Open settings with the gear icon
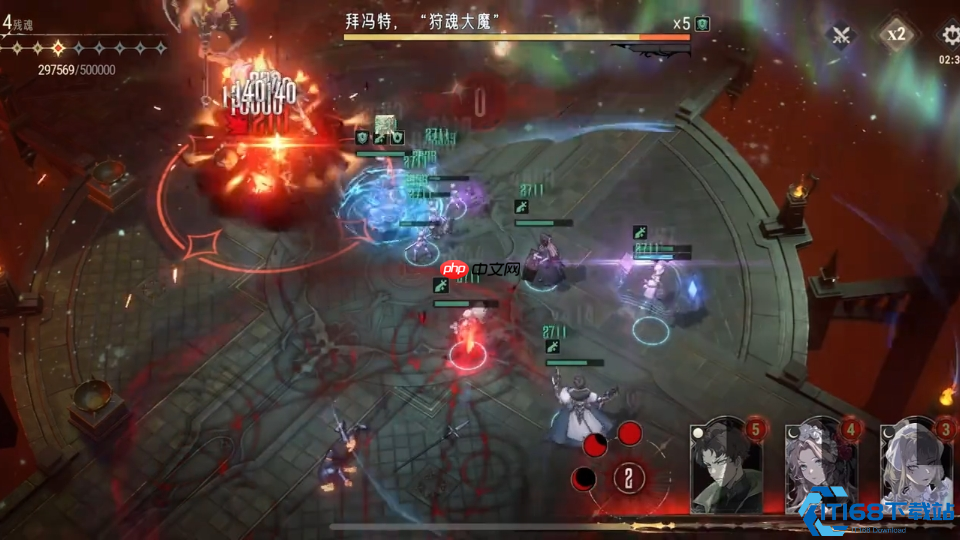960x540 pixels. (x=948, y=35)
